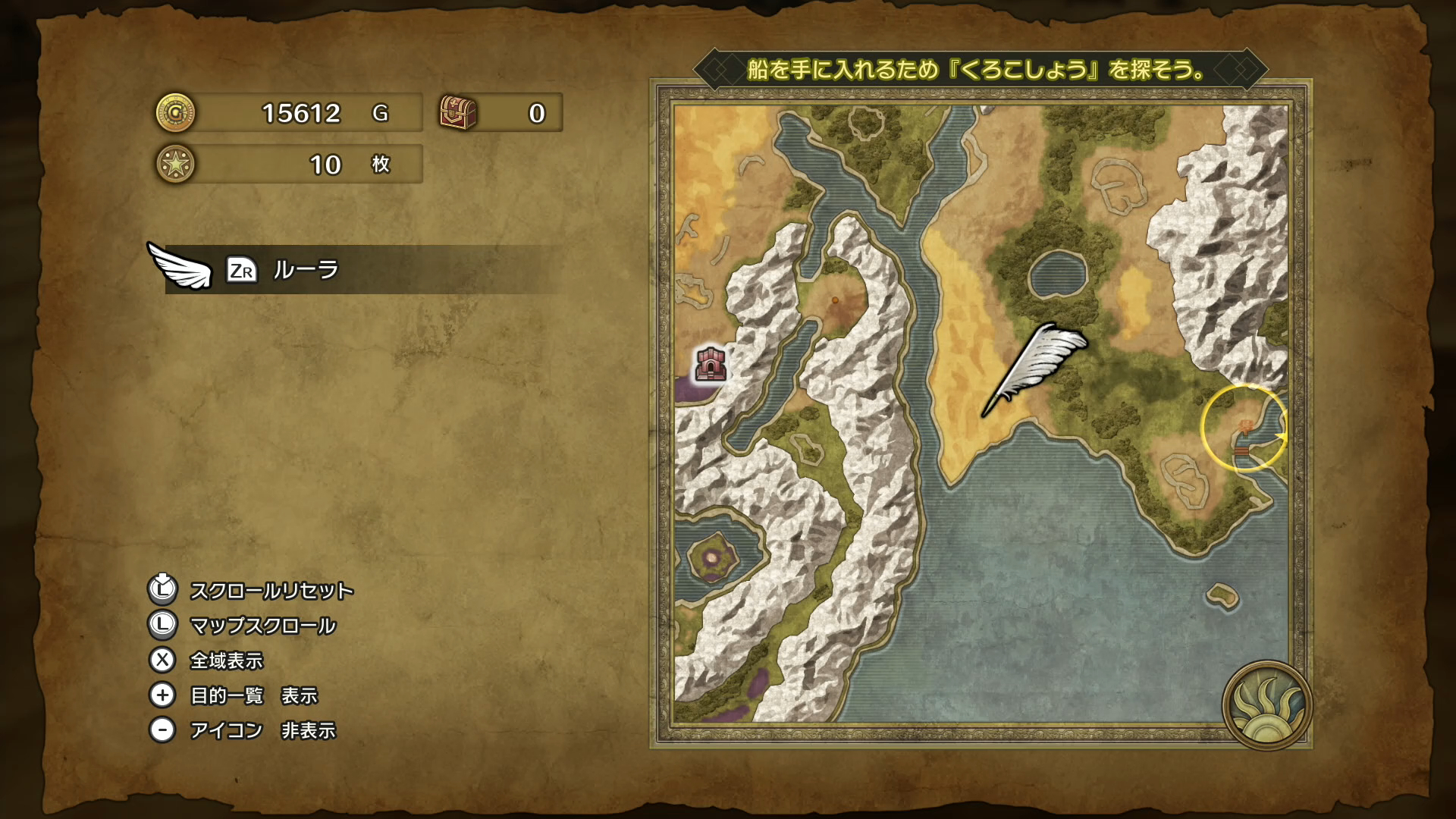
Task: Click the pink shrine marker on the map
Action: point(711,364)
